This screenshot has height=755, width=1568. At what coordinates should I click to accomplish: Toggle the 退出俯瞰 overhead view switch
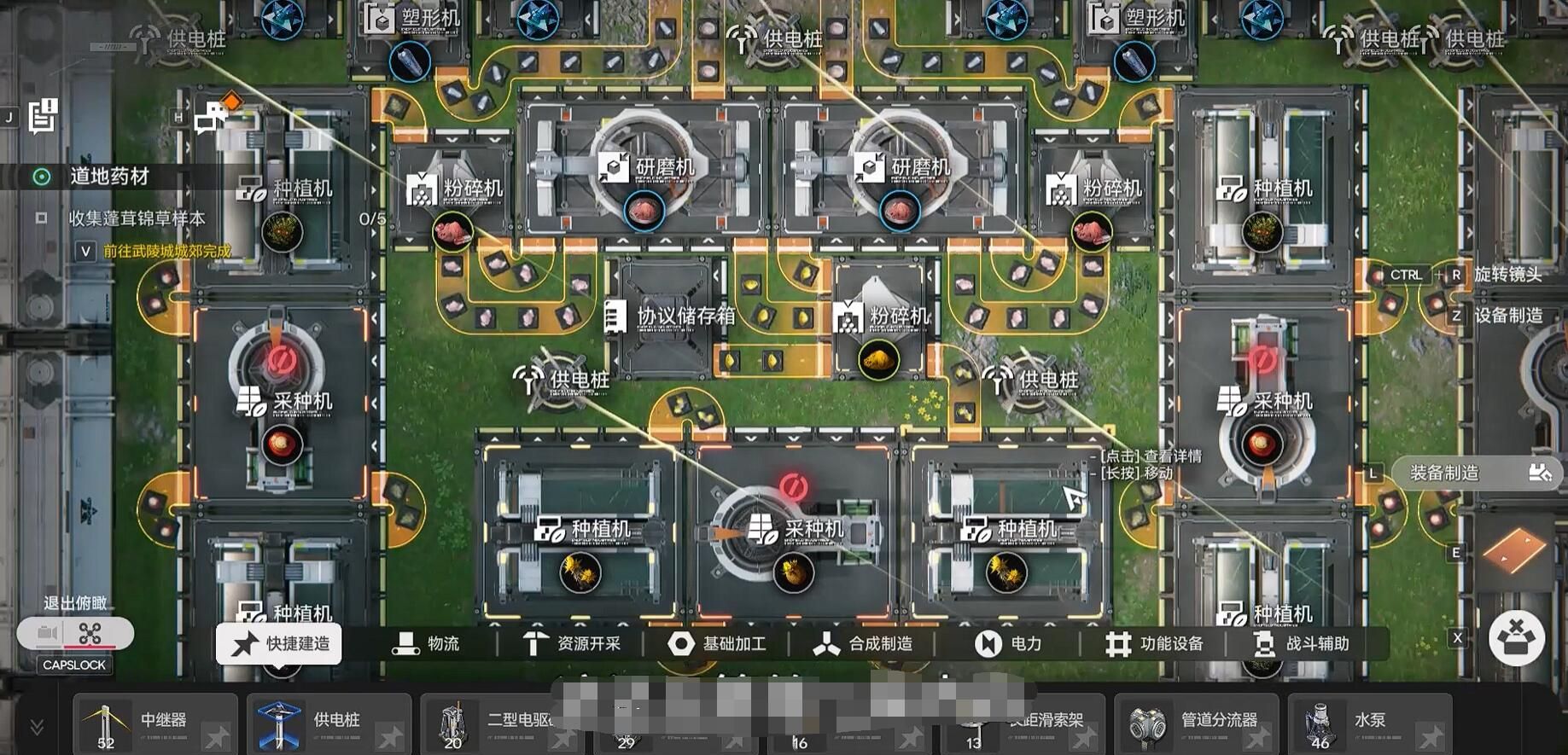click(x=75, y=634)
